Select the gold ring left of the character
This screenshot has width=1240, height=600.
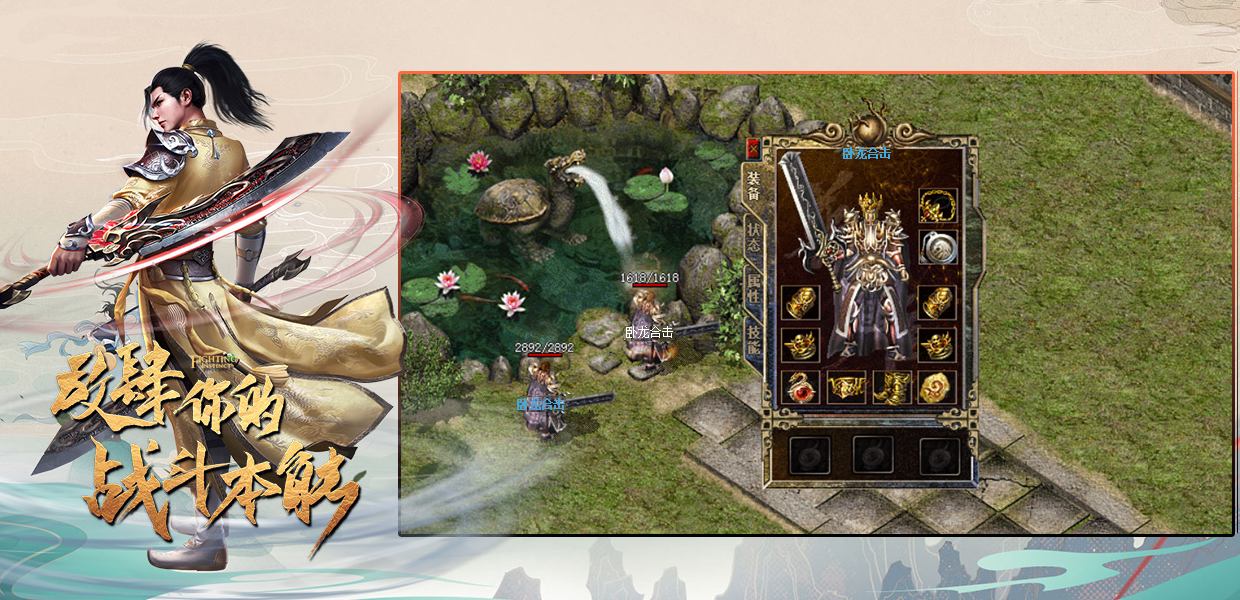800,345
